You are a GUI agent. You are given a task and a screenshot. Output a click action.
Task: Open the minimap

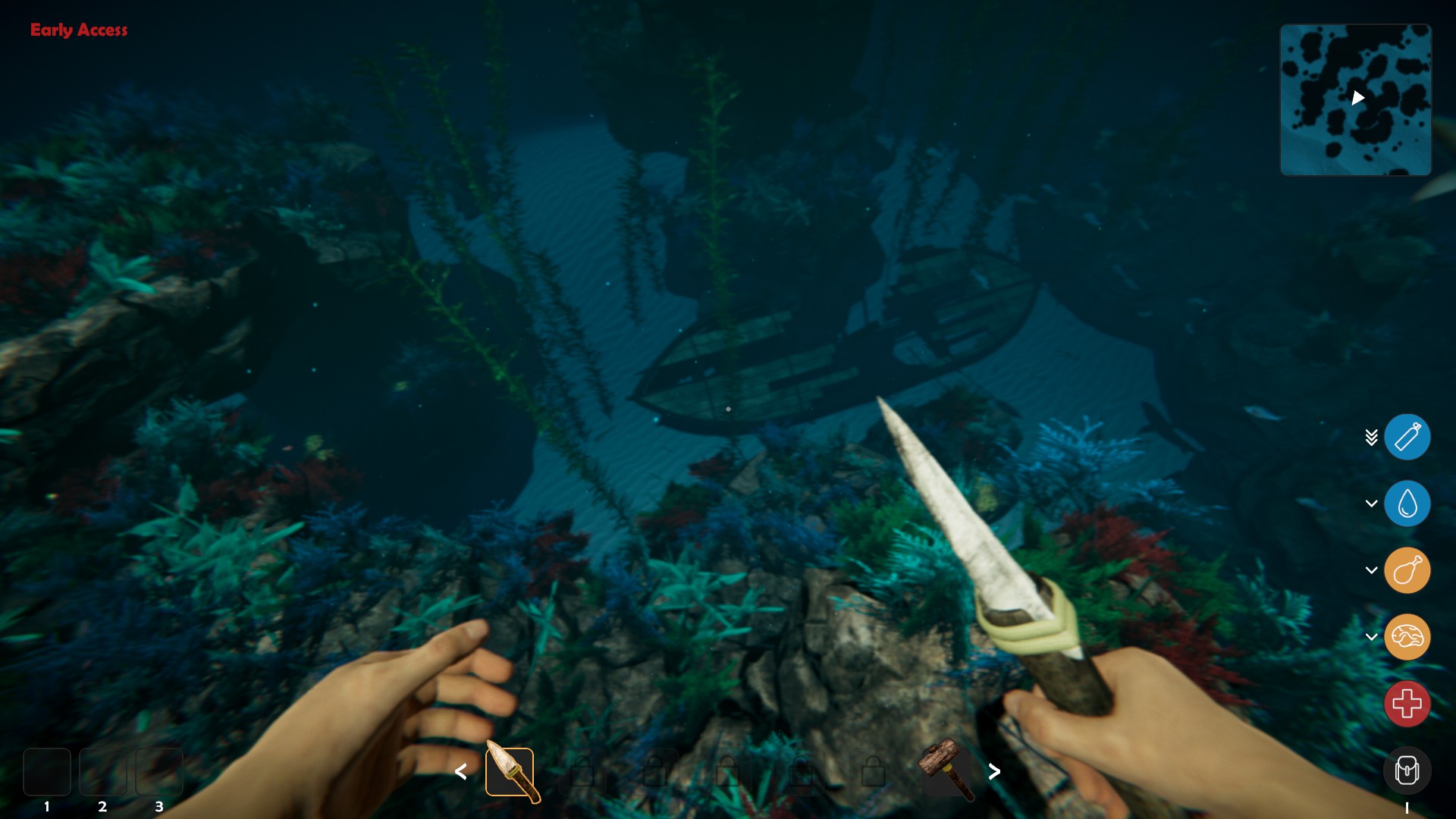tap(1355, 99)
